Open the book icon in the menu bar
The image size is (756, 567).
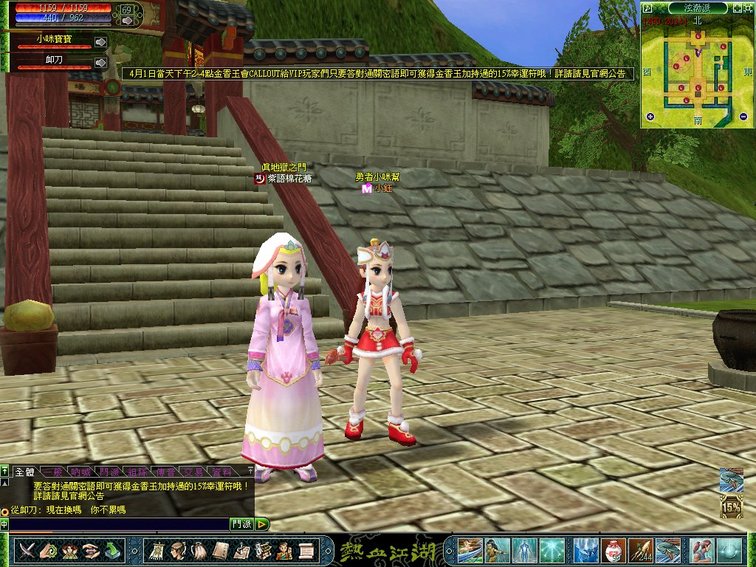coord(219,549)
